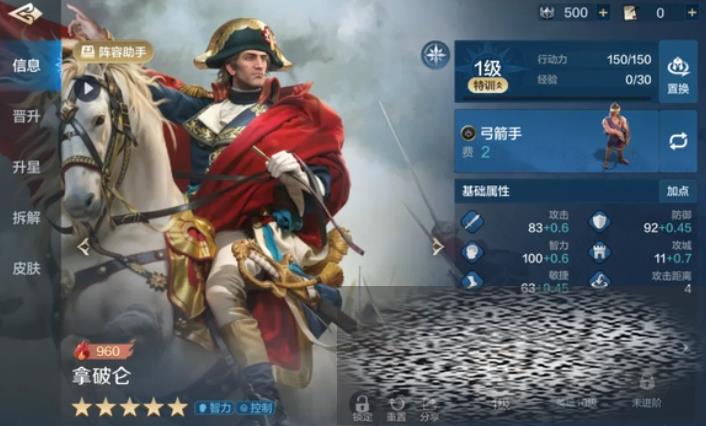This screenshot has width=706, height=426.
Task: Open the 晋升 (Promotion) tab
Action: pos(27,117)
